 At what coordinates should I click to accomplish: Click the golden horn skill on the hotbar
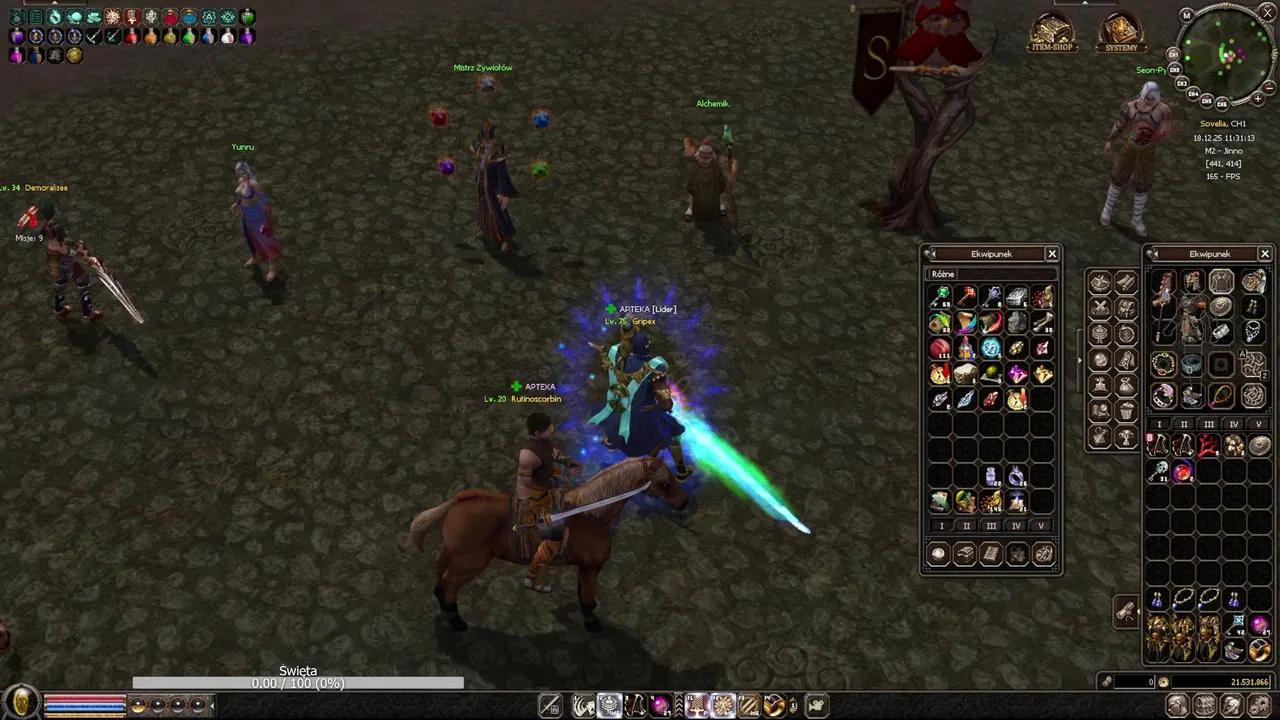[x=774, y=705]
